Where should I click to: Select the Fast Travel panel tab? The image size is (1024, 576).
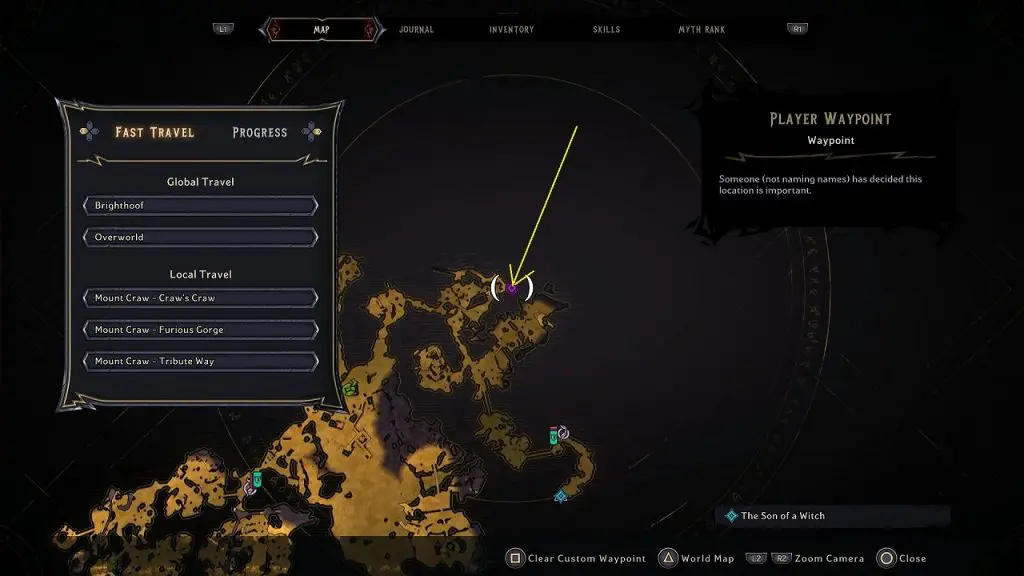155,132
